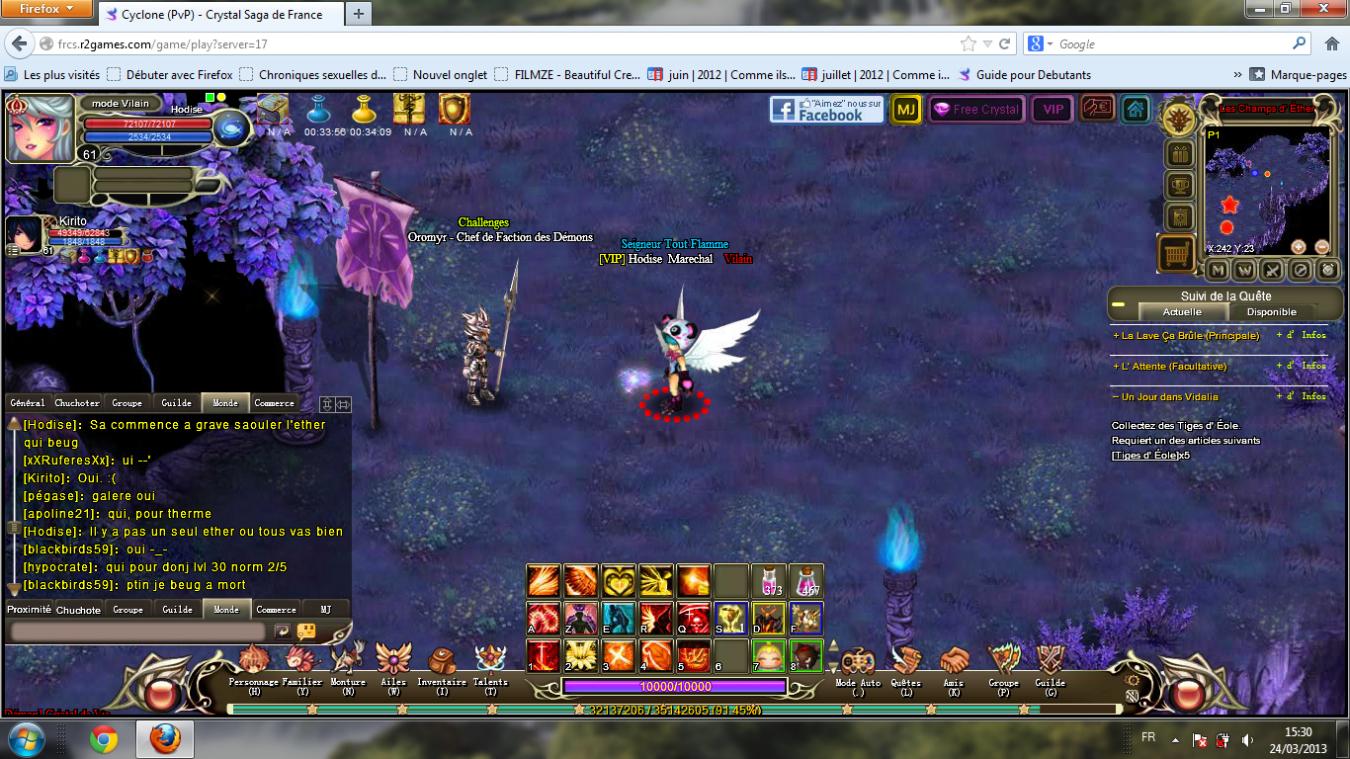This screenshot has height=759, width=1350.
Task: Zoom in the minimap with plus button
Action: (x=1298, y=247)
